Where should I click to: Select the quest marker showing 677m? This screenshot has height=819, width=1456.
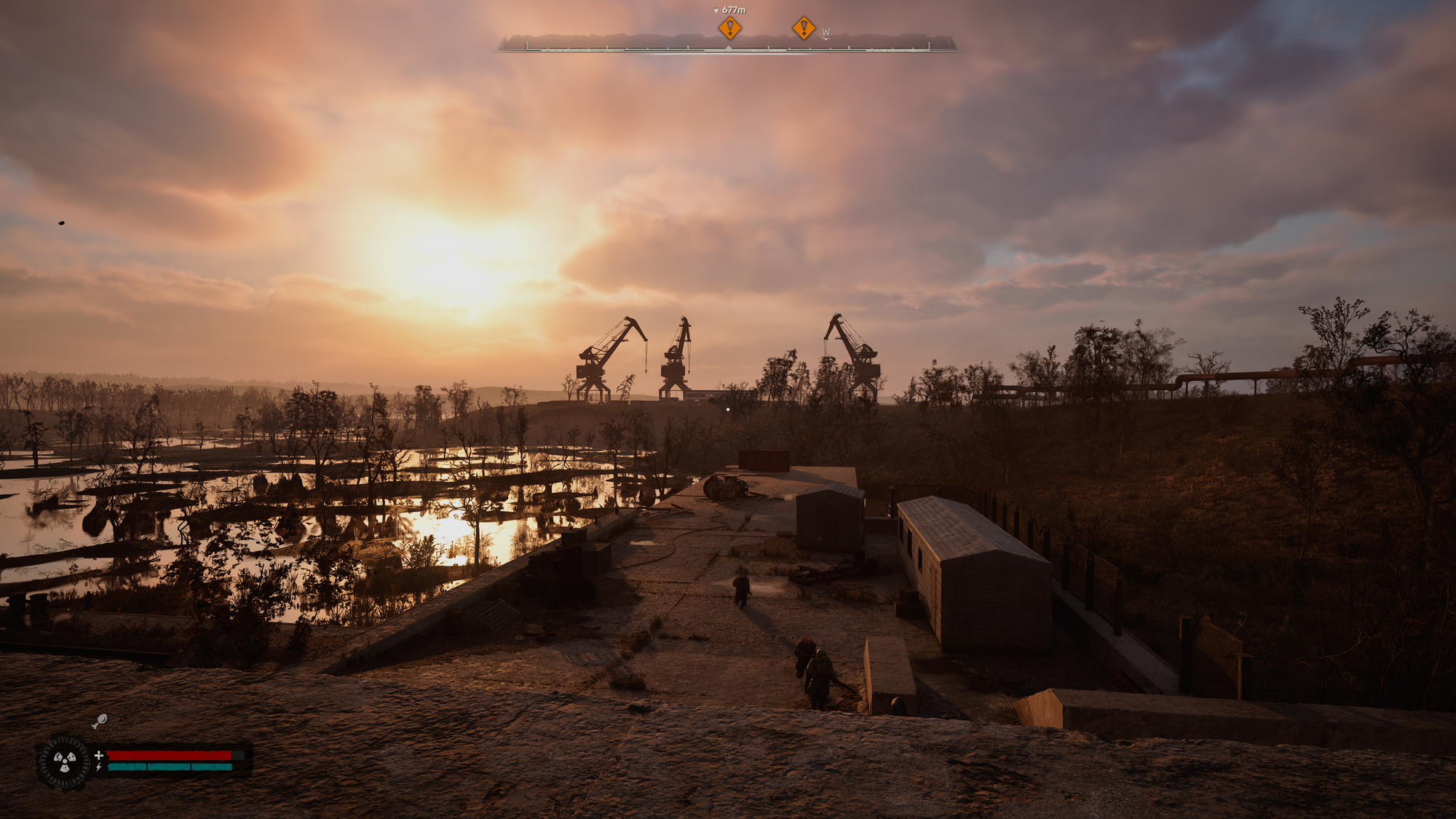729,28
